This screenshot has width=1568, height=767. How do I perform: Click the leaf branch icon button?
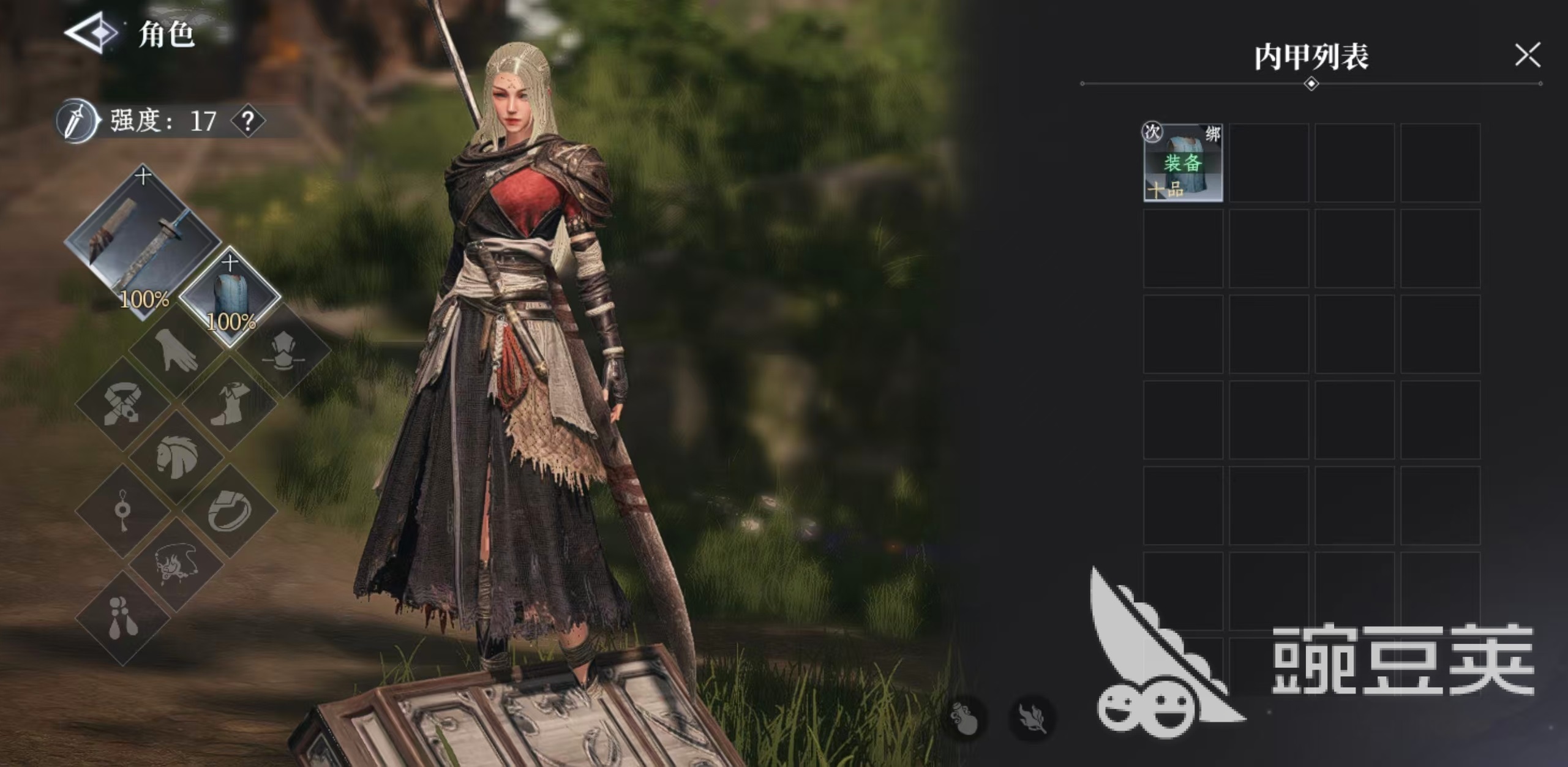coord(1032,717)
